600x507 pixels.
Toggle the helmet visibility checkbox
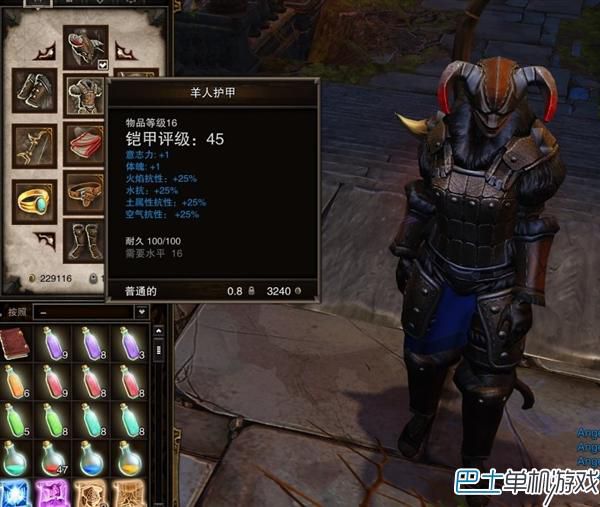[104, 65]
